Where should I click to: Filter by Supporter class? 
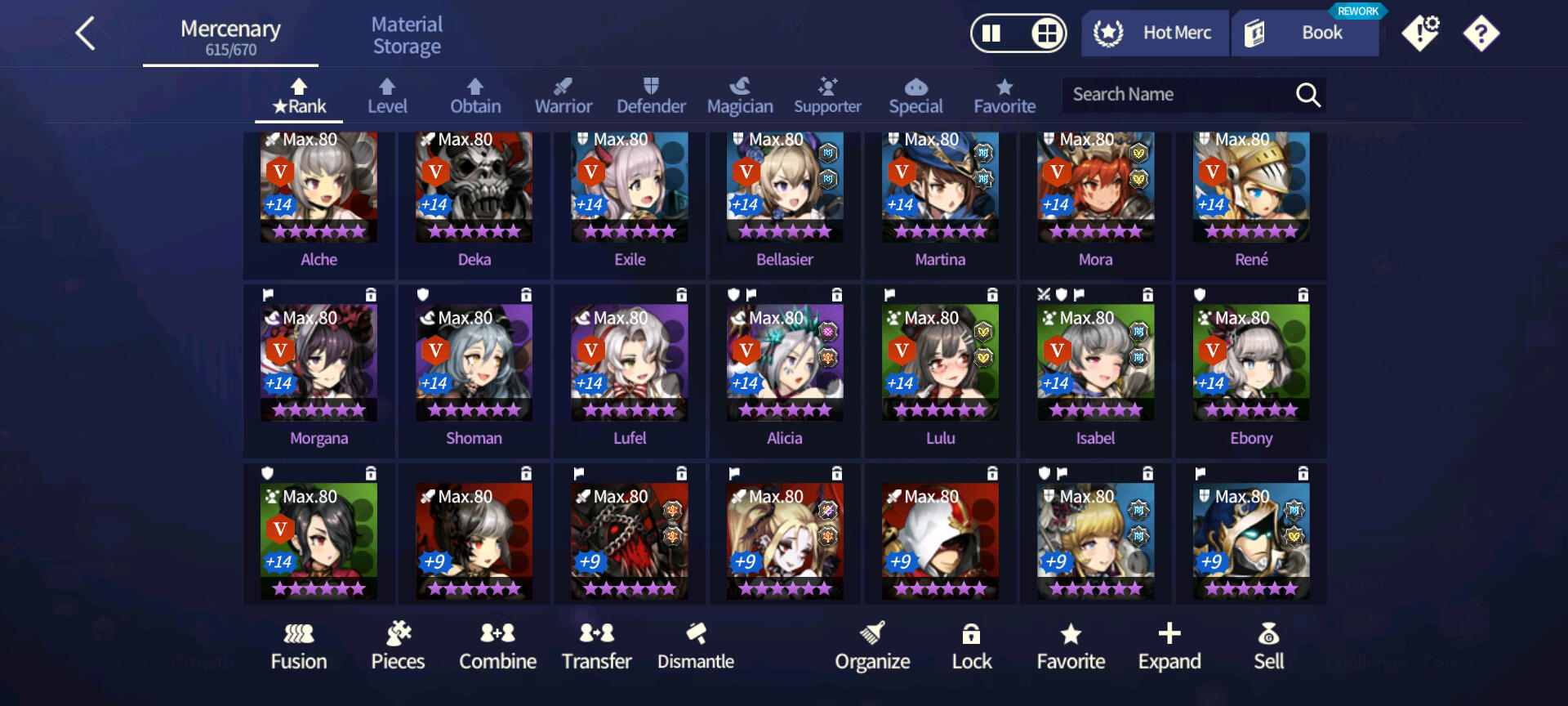click(x=827, y=96)
